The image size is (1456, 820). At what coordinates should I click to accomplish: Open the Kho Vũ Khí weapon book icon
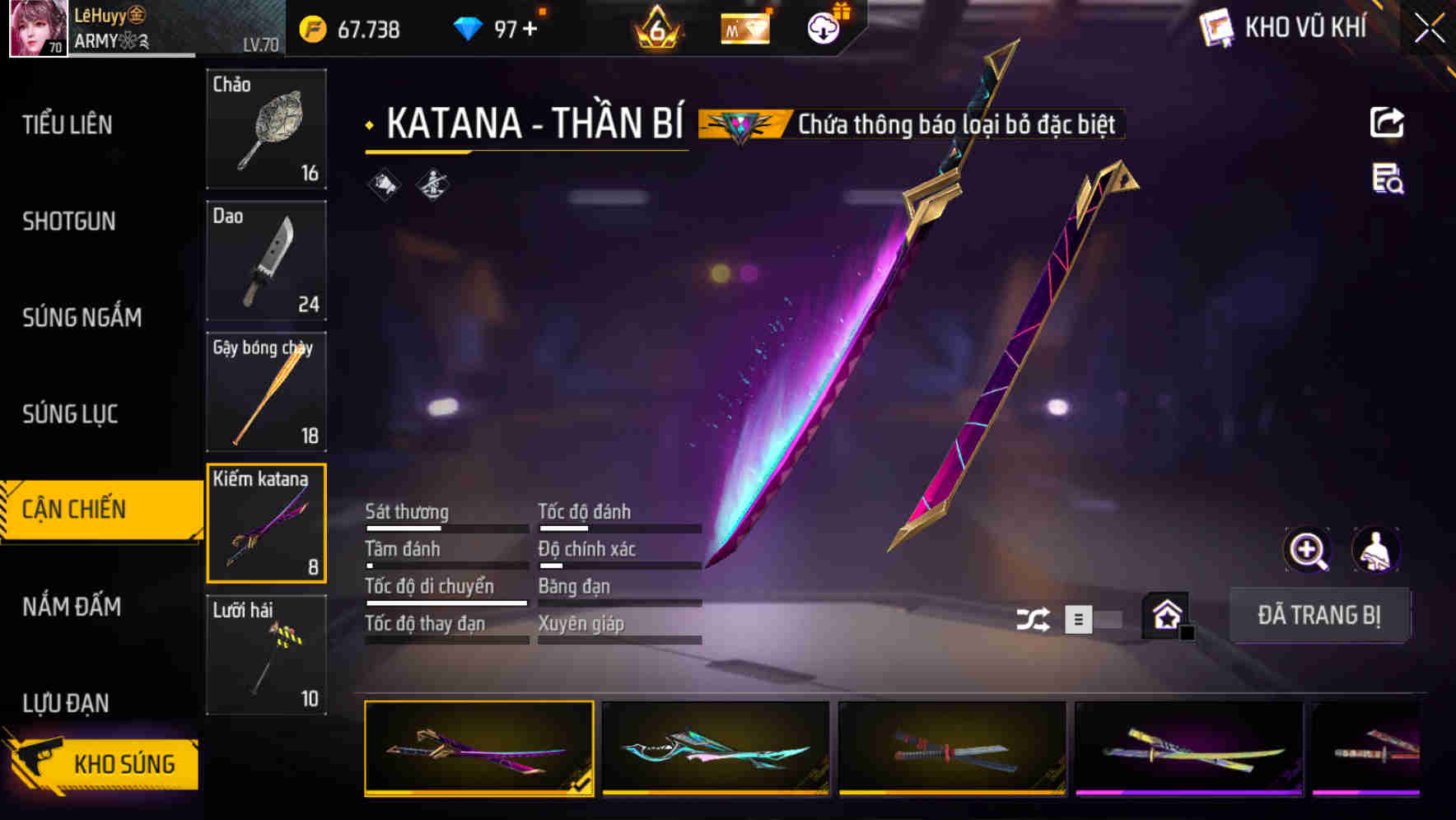coord(1214,27)
